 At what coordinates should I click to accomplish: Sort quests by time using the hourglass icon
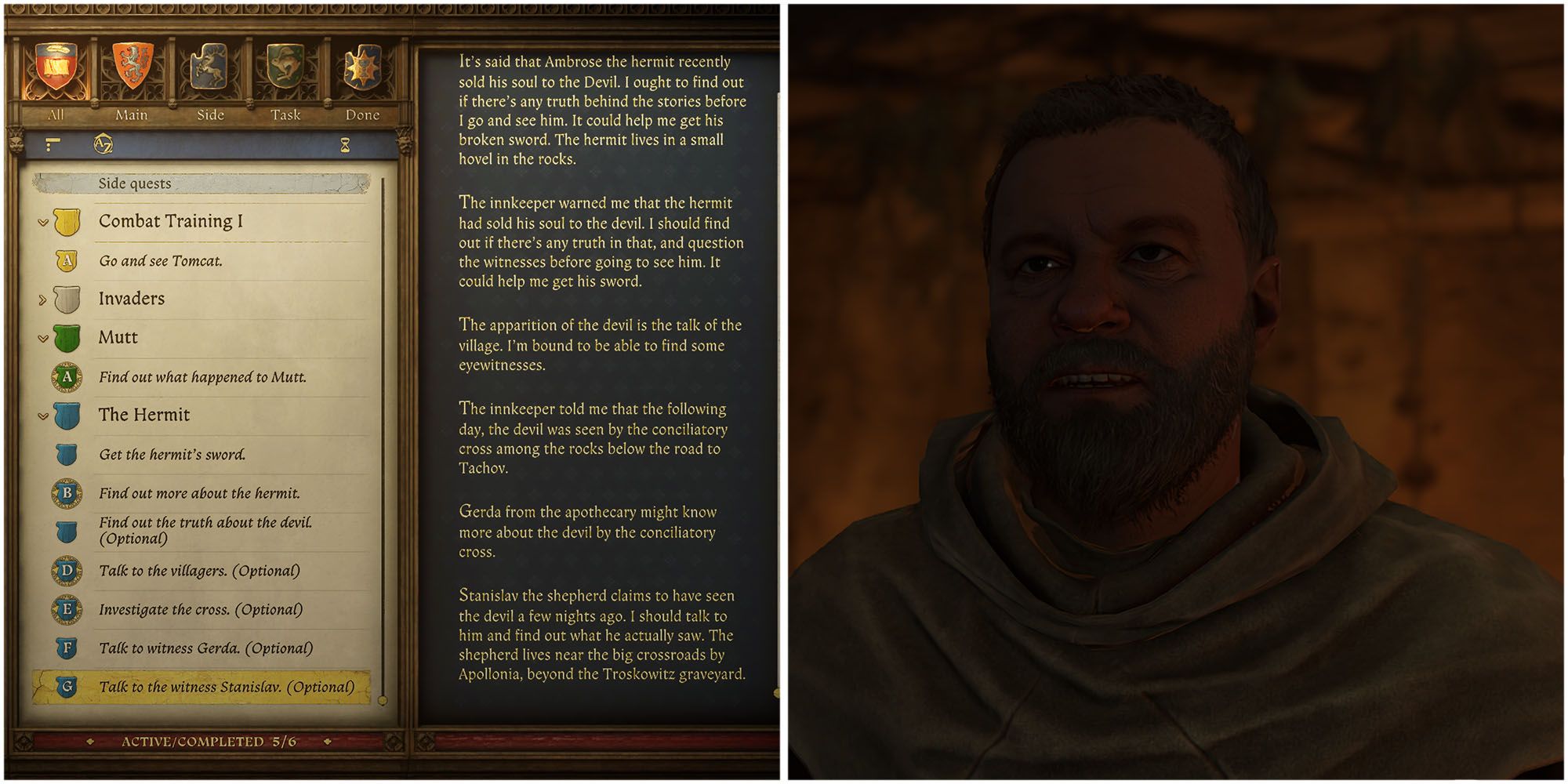[345, 144]
